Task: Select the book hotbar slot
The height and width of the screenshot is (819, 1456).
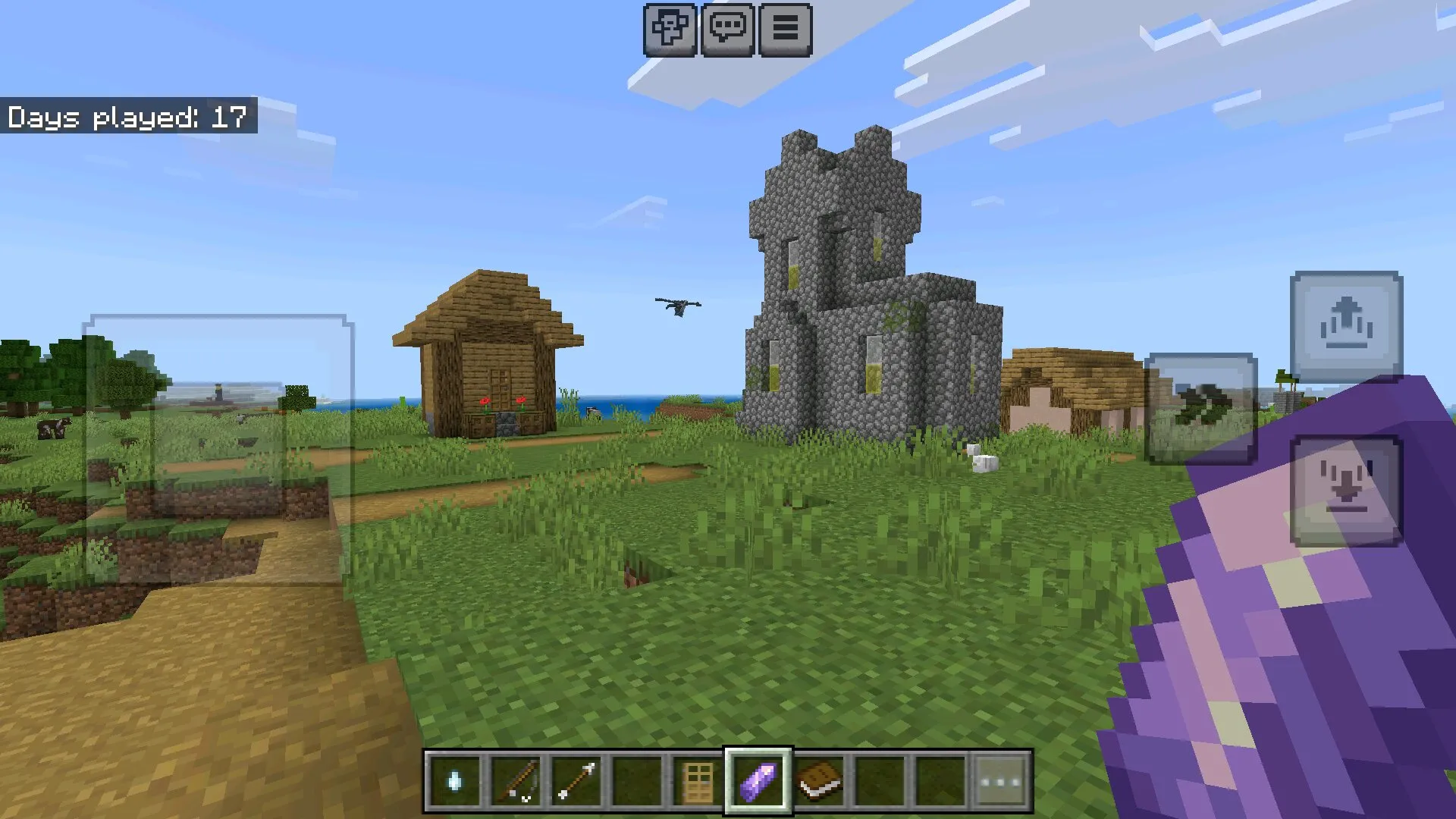Action: click(819, 781)
